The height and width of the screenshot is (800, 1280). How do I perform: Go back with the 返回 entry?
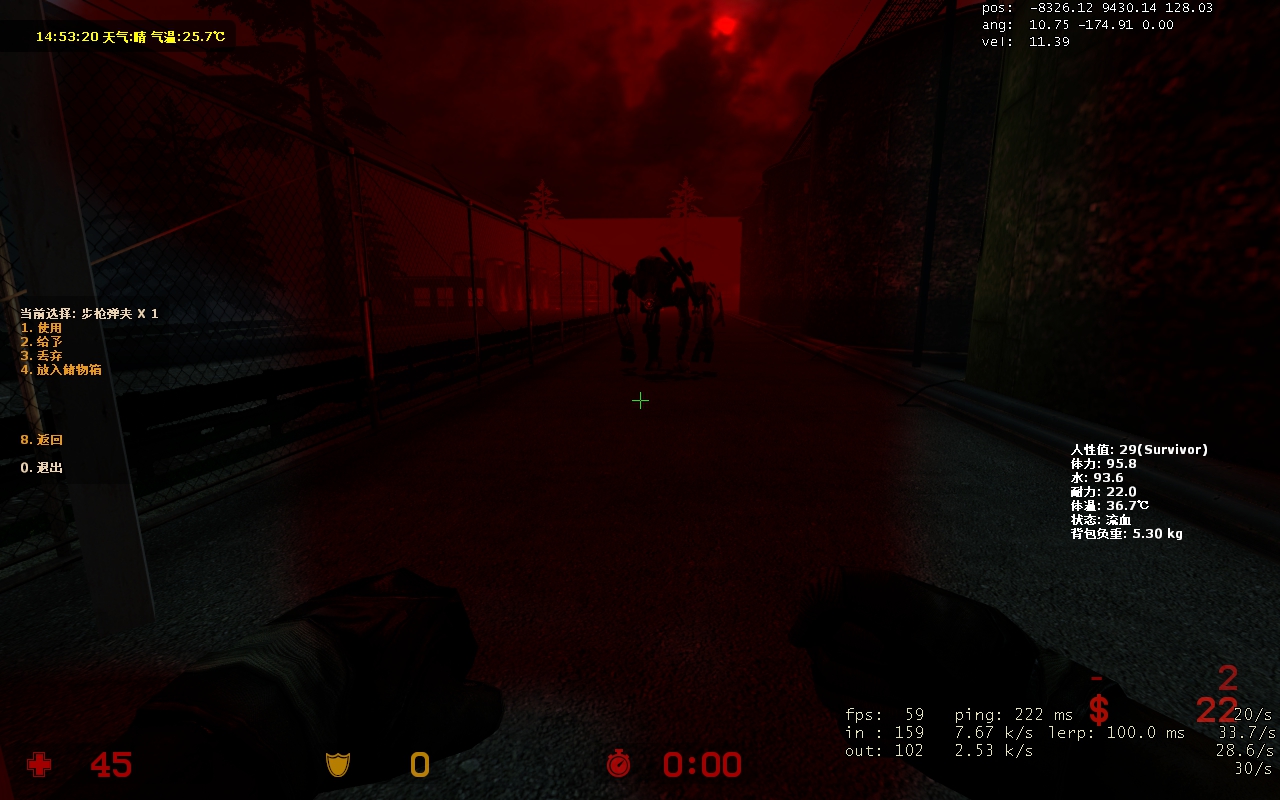pos(43,440)
